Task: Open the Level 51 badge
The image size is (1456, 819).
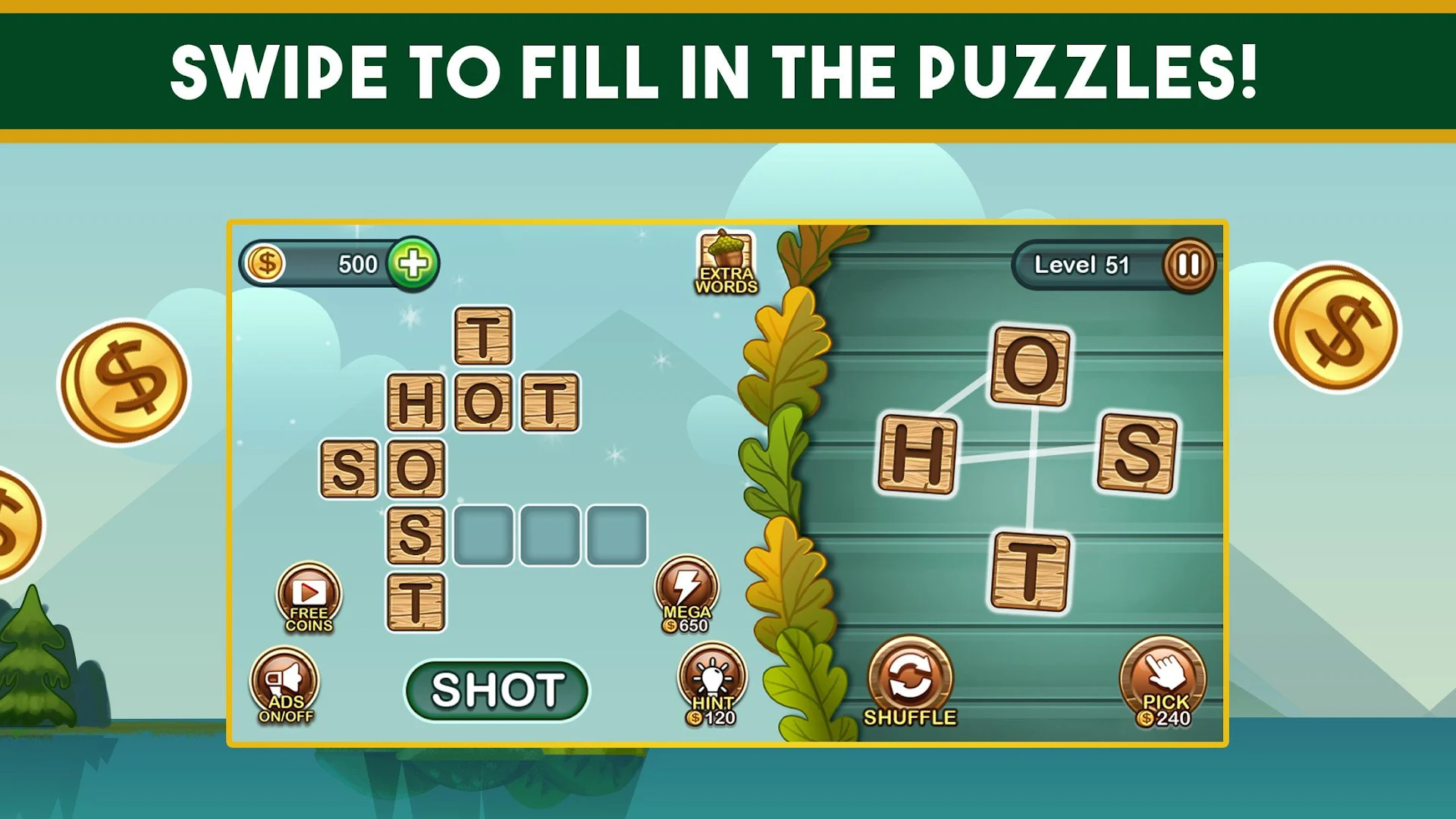Action: (x=1083, y=263)
